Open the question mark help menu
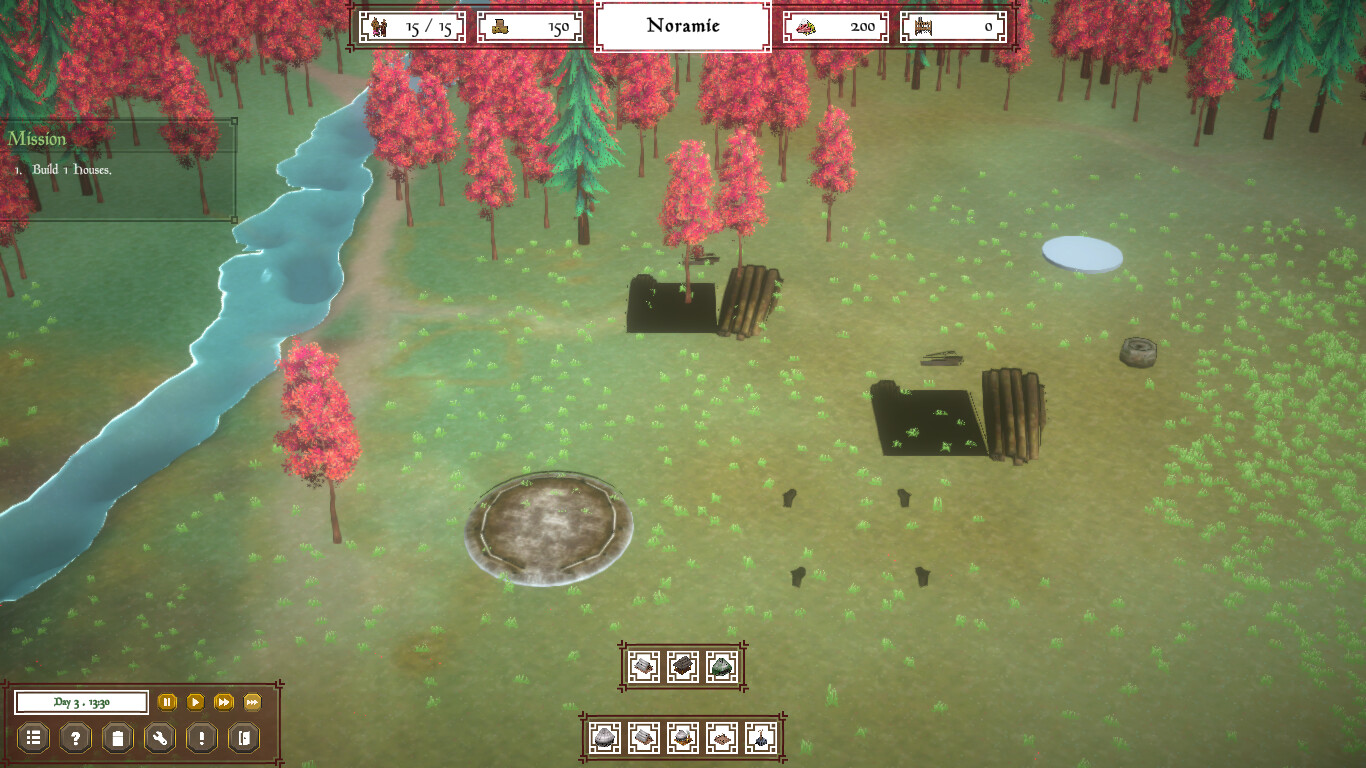This screenshot has height=768, width=1366. pos(76,738)
